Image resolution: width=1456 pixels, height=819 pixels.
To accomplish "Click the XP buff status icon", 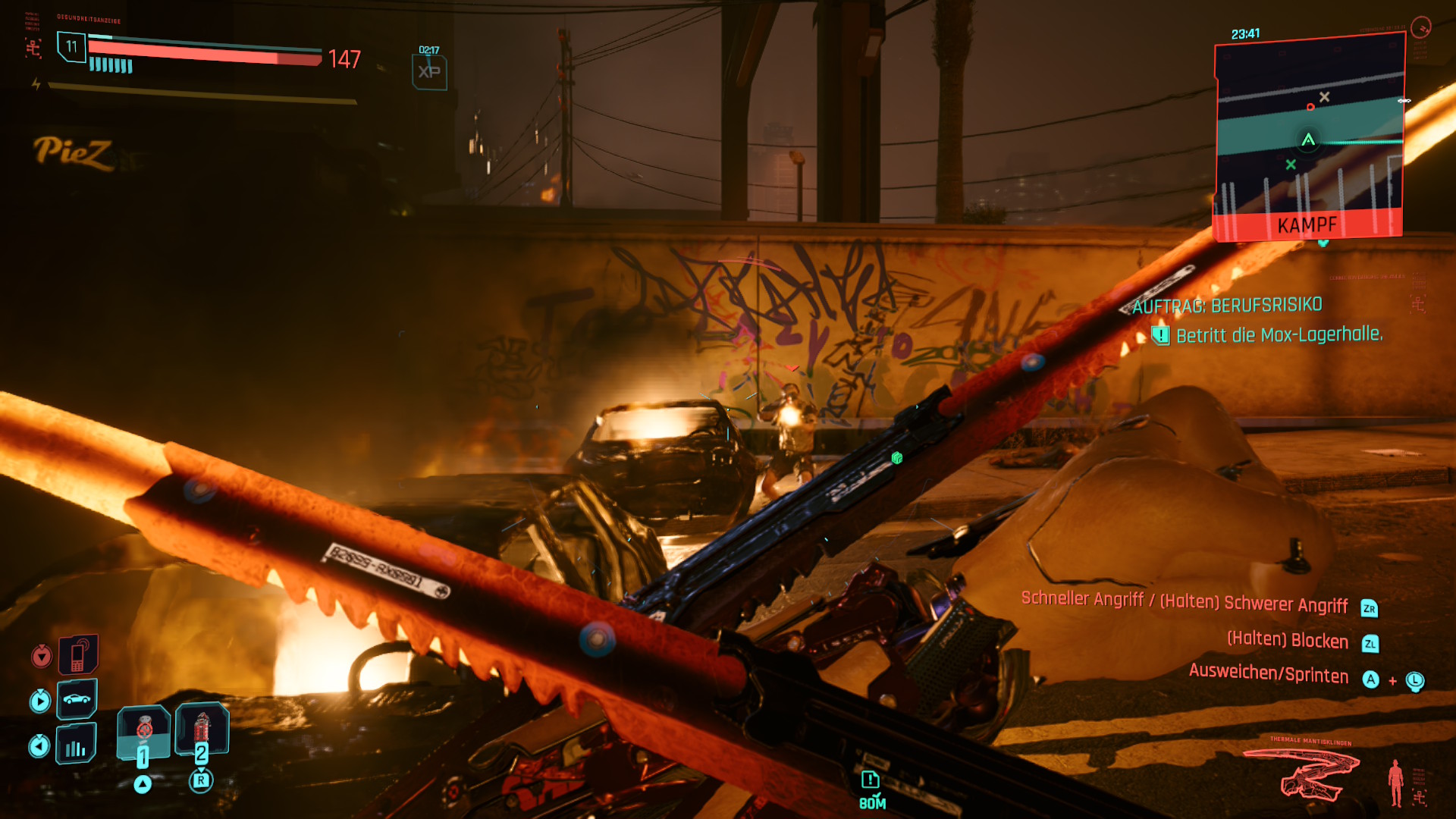I will 429,72.
